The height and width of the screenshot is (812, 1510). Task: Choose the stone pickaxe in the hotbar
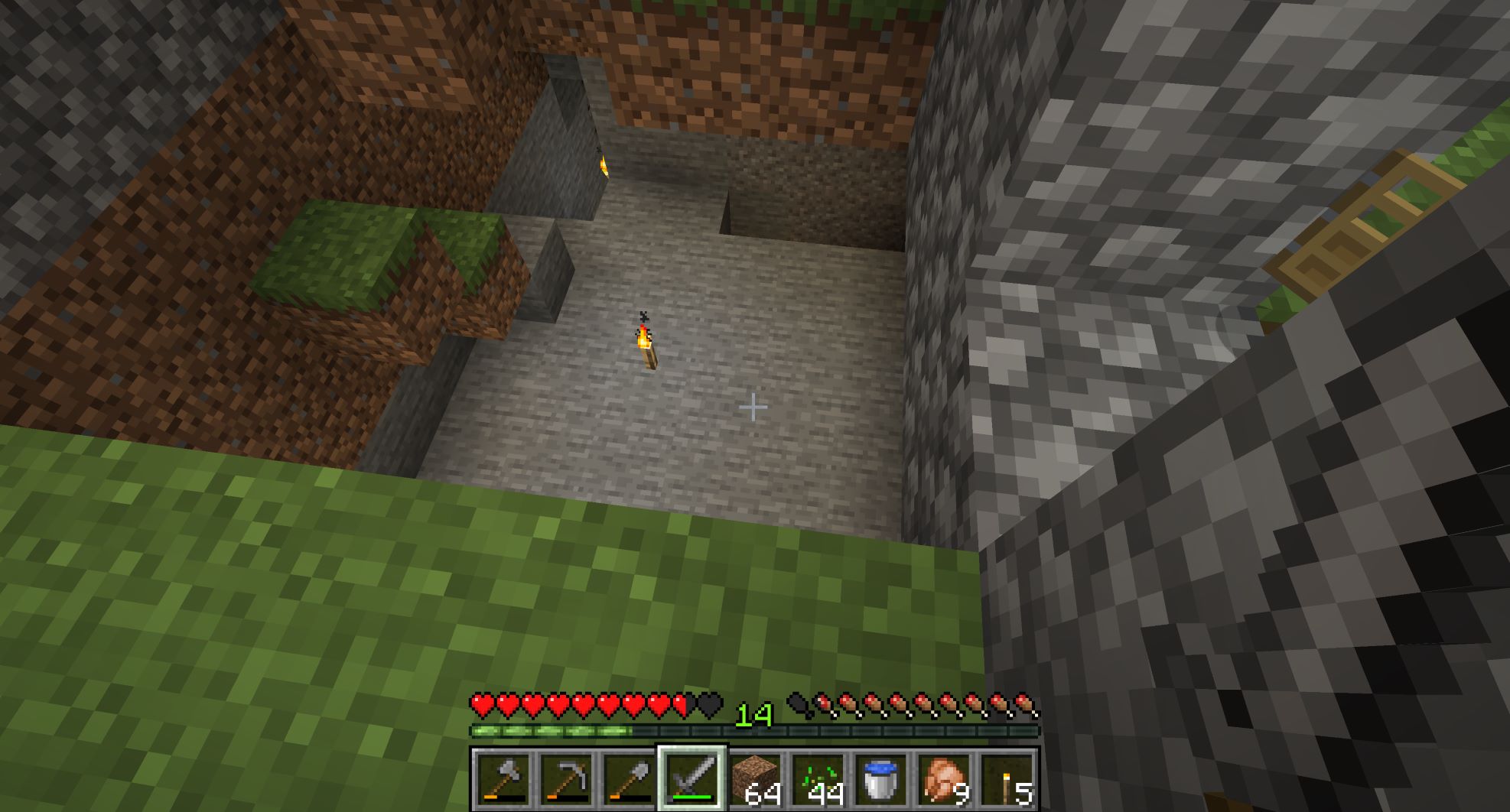(x=566, y=779)
